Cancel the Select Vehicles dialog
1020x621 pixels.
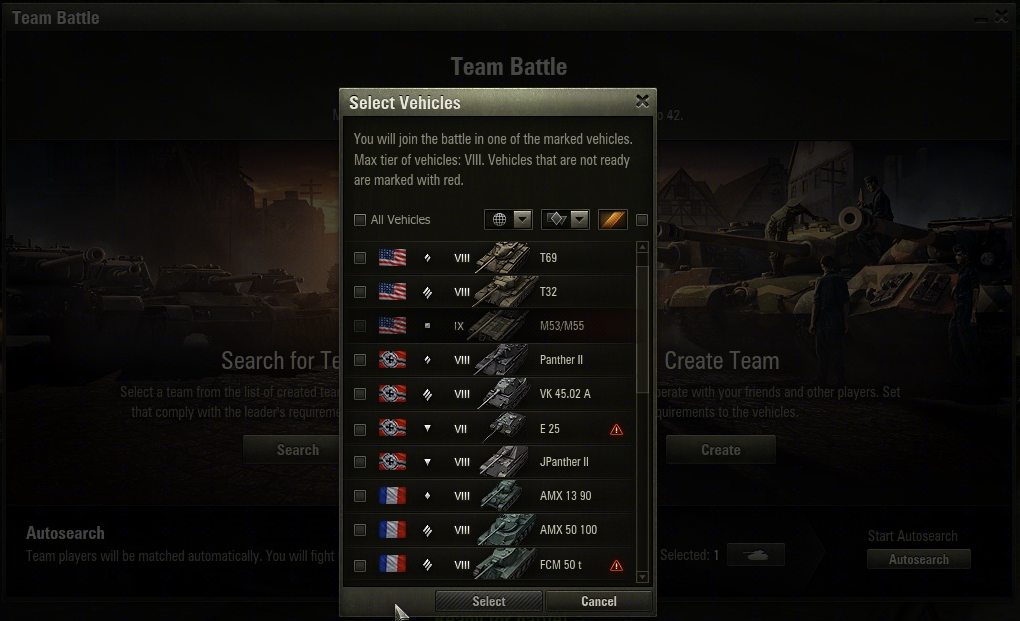coord(599,601)
